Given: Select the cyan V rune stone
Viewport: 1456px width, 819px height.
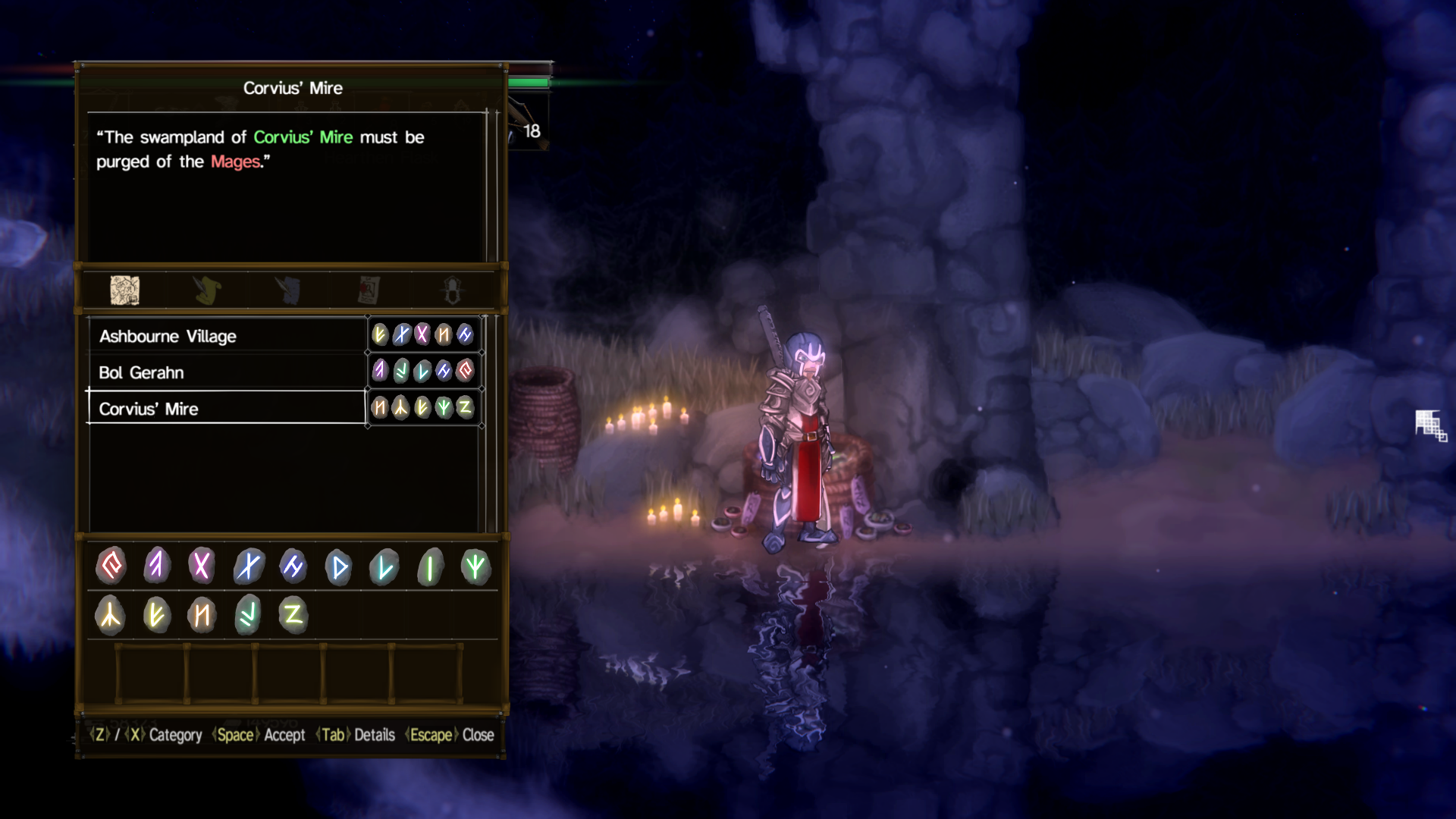Looking at the screenshot, I should tap(384, 567).
